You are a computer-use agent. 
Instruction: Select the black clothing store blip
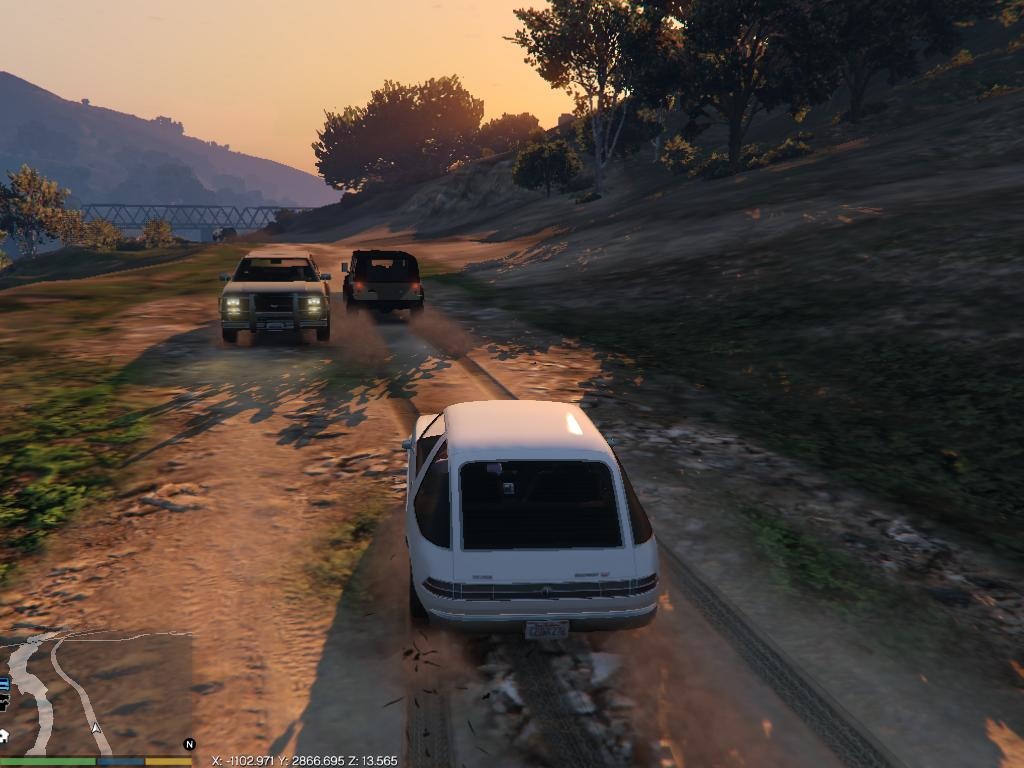(x=4, y=702)
